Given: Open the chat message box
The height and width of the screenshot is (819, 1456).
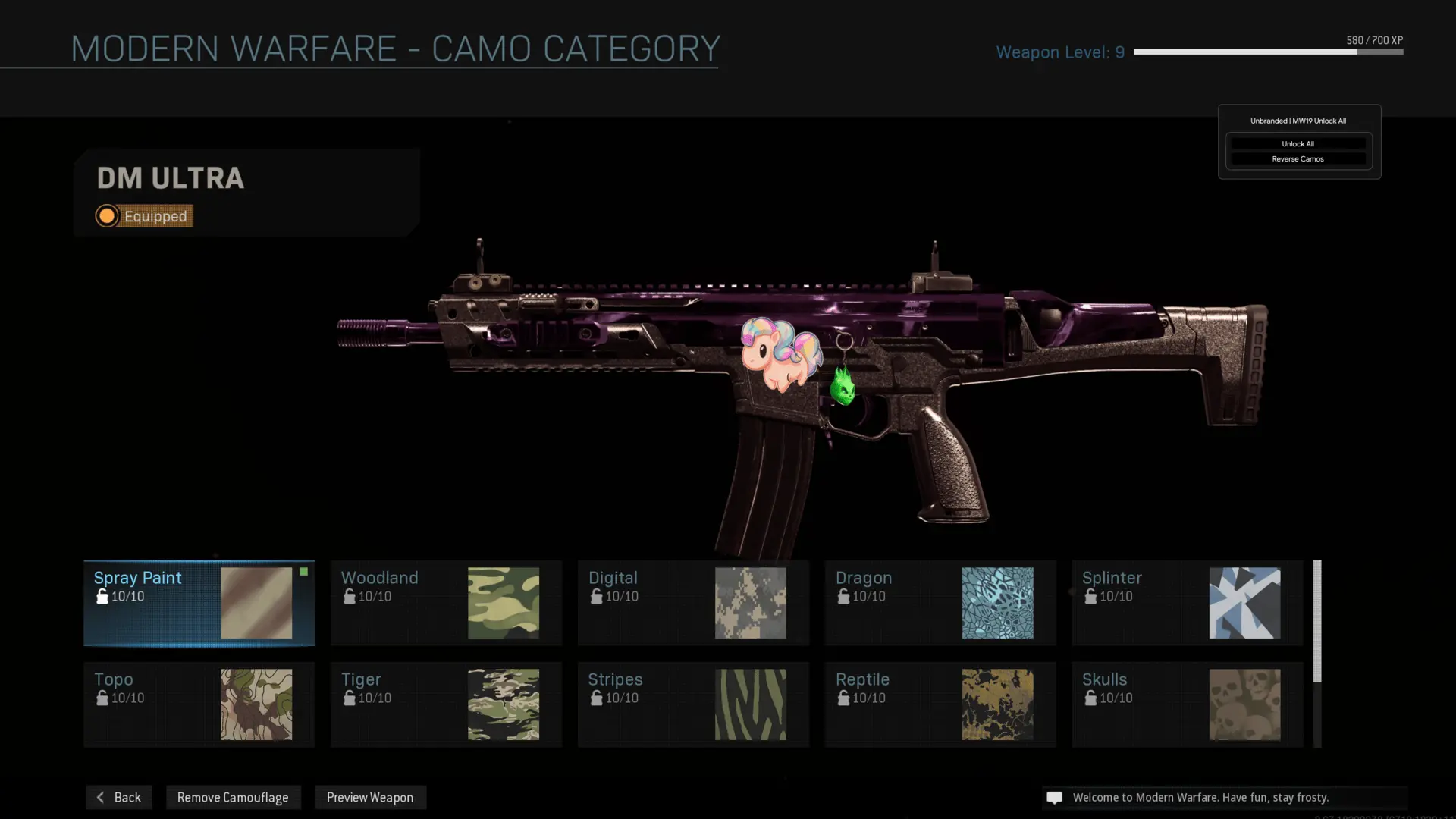Looking at the screenshot, I should pyautogui.click(x=1224, y=797).
